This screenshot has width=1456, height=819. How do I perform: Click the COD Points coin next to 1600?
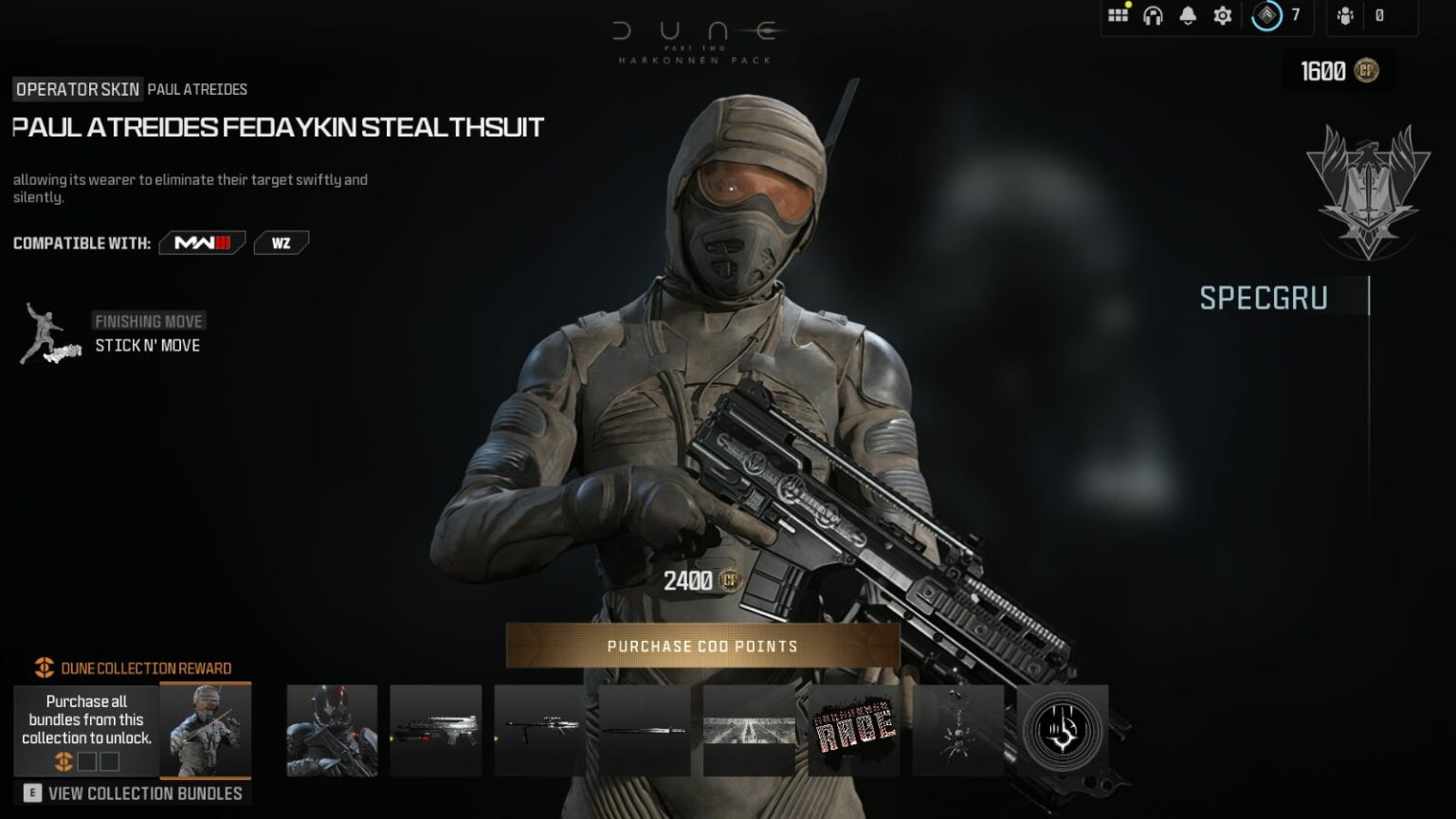click(x=1367, y=69)
